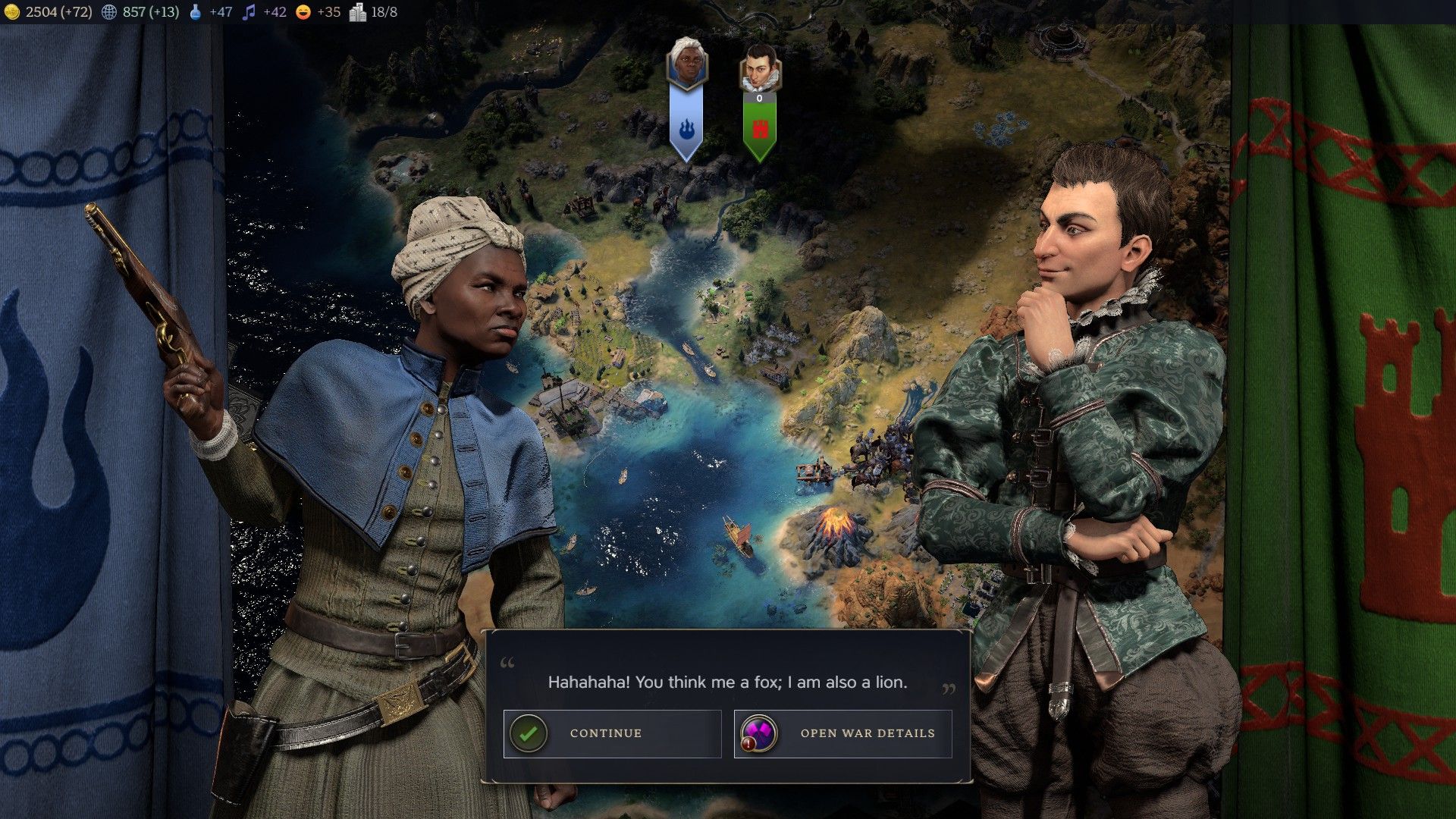Open the settlements icon showing 18/8
The image size is (1456, 819).
tap(356, 12)
